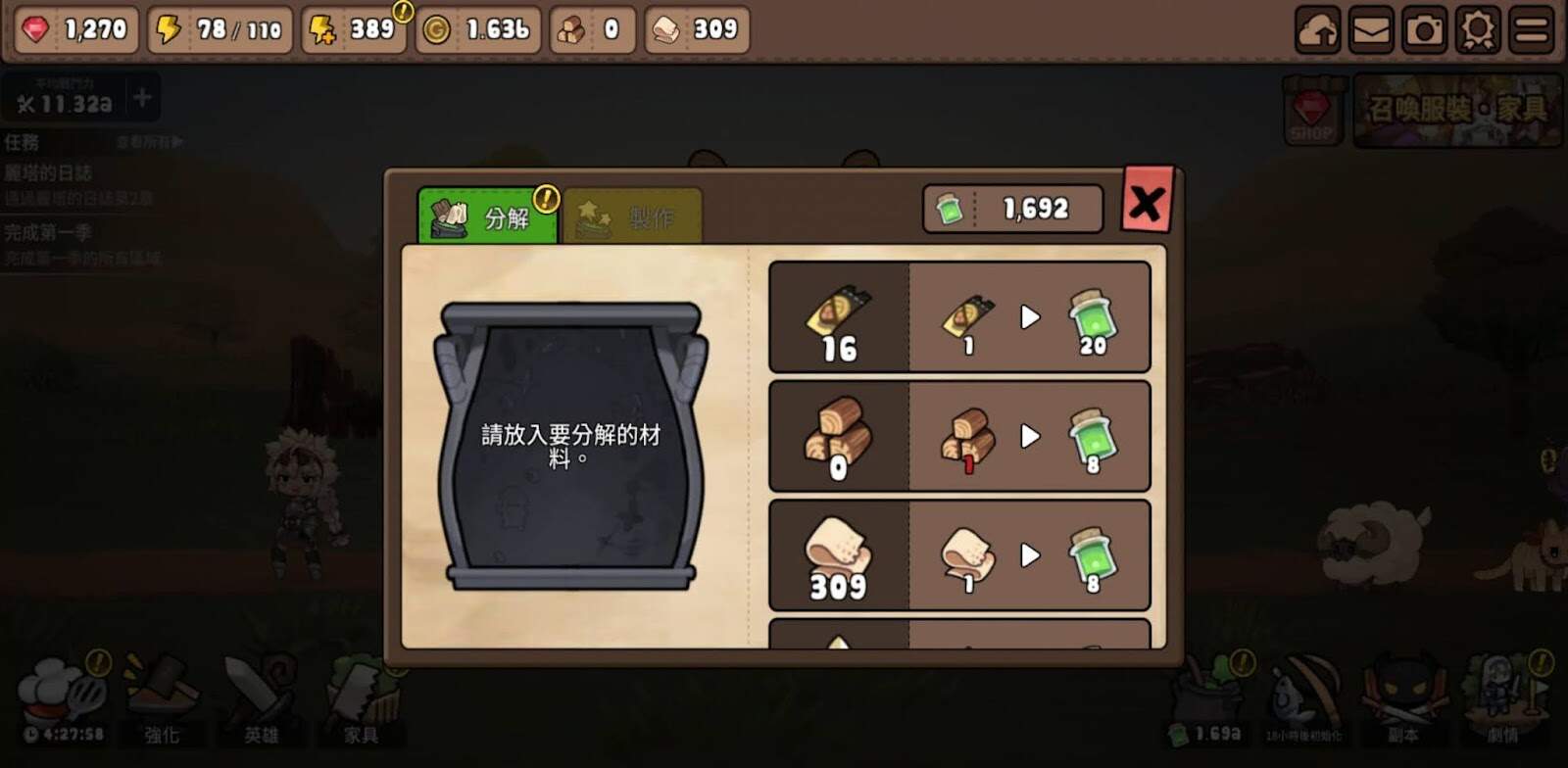Select the 分解 decompose tab
Image resolution: width=1568 pixels, height=768 pixels.
(487, 216)
